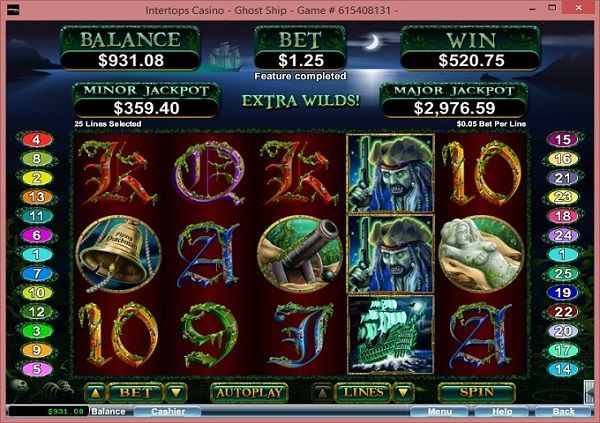600x423 pixels.
Task: Show the Help screen
Action: click(501, 411)
